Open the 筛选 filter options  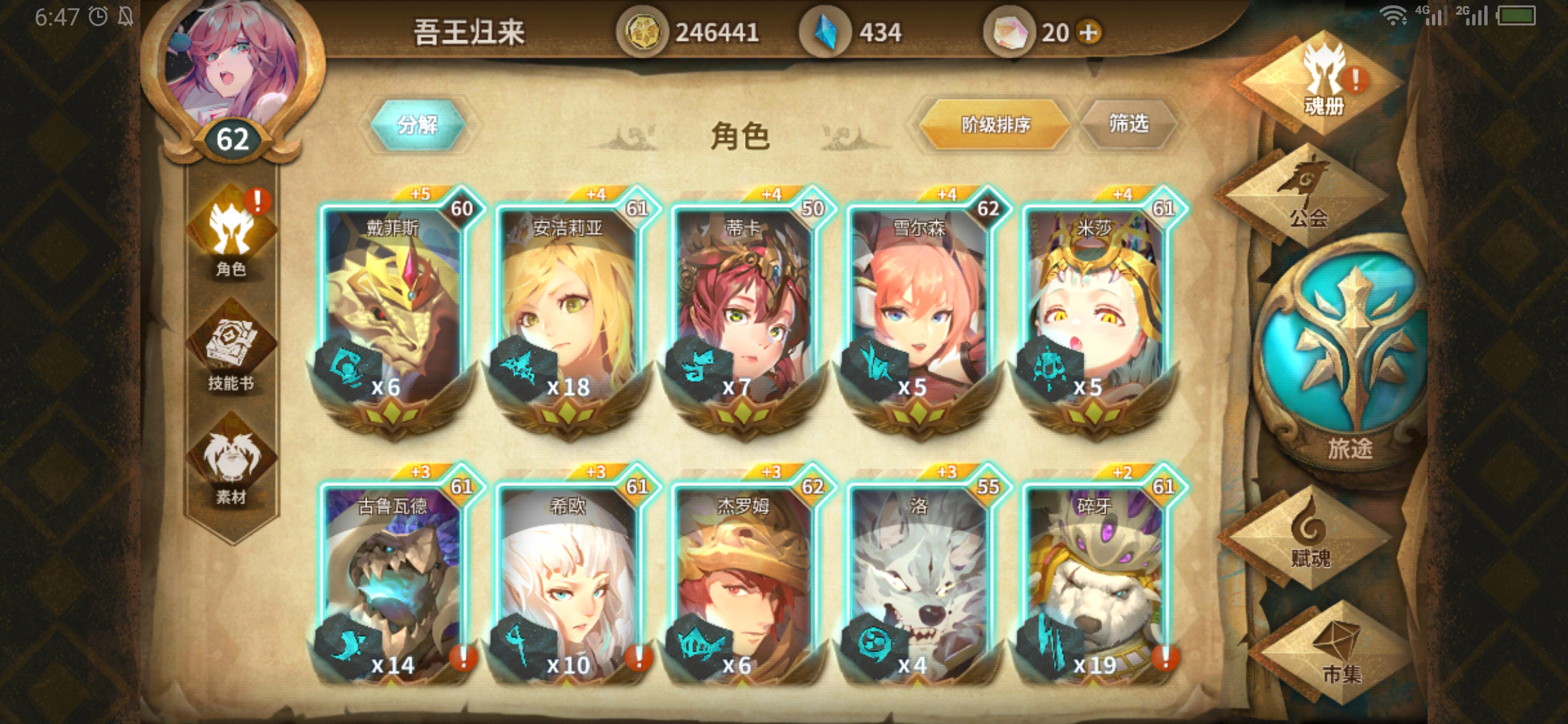pyautogui.click(x=1130, y=122)
